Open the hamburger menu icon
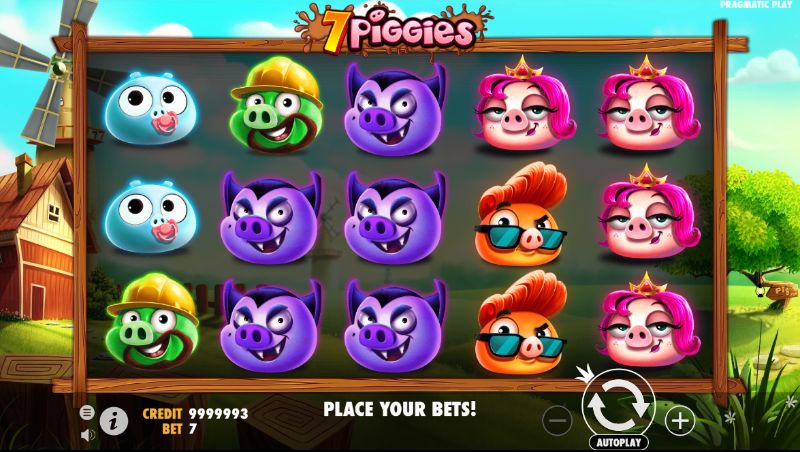This screenshot has height=452, width=800. coord(87,412)
